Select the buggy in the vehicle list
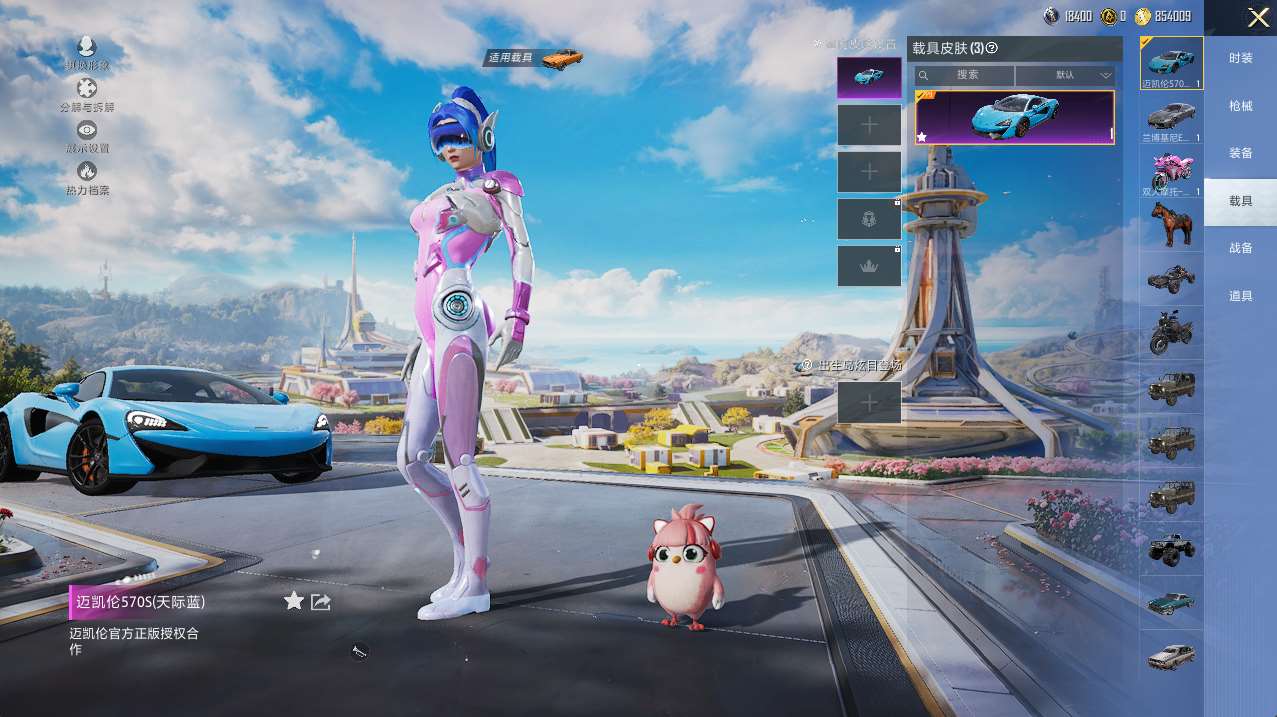 pyautogui.click(x=1171, y=278)
